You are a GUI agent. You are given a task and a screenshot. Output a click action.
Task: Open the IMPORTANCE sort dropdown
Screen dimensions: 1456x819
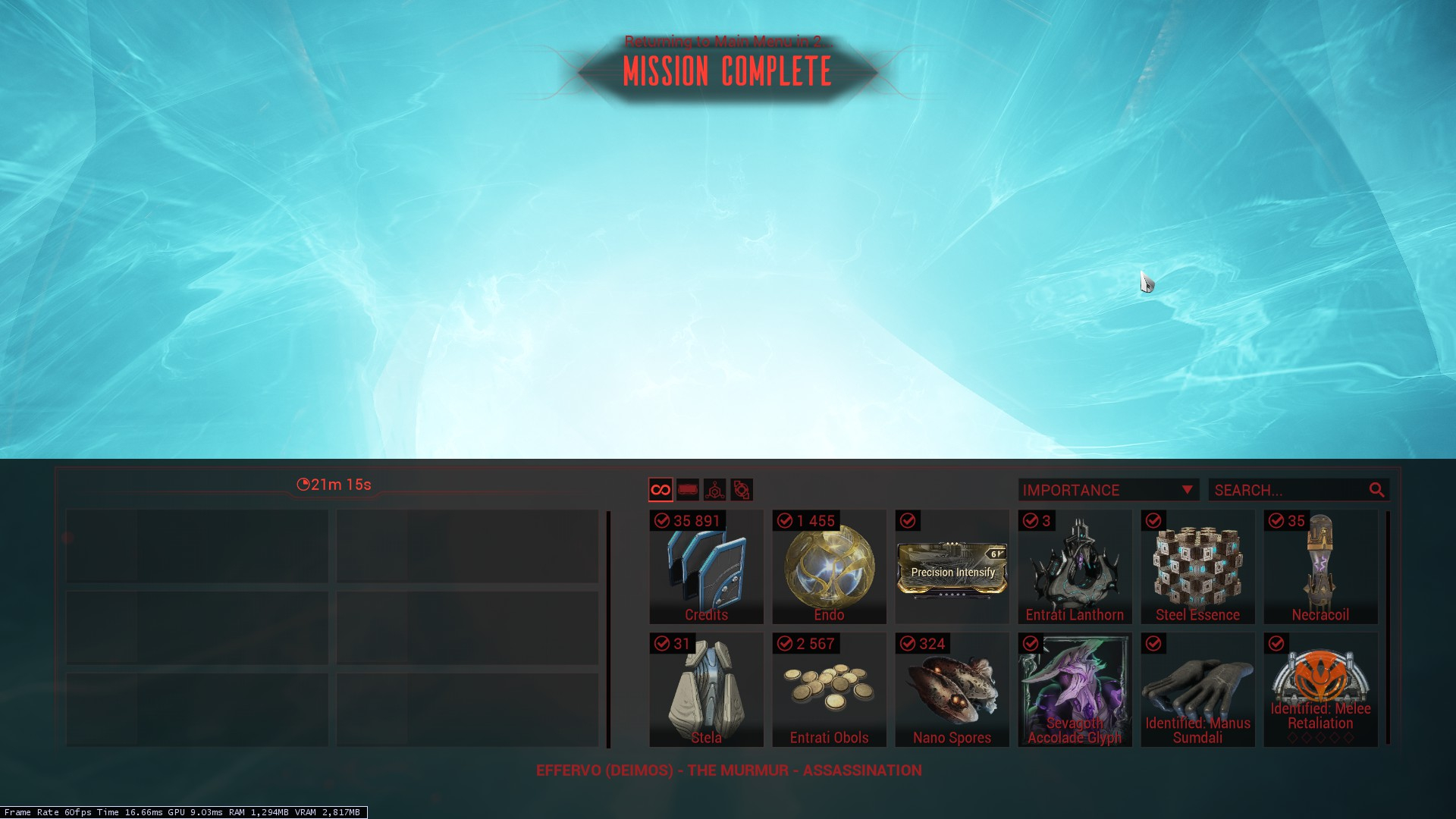tap(1108, 490)
